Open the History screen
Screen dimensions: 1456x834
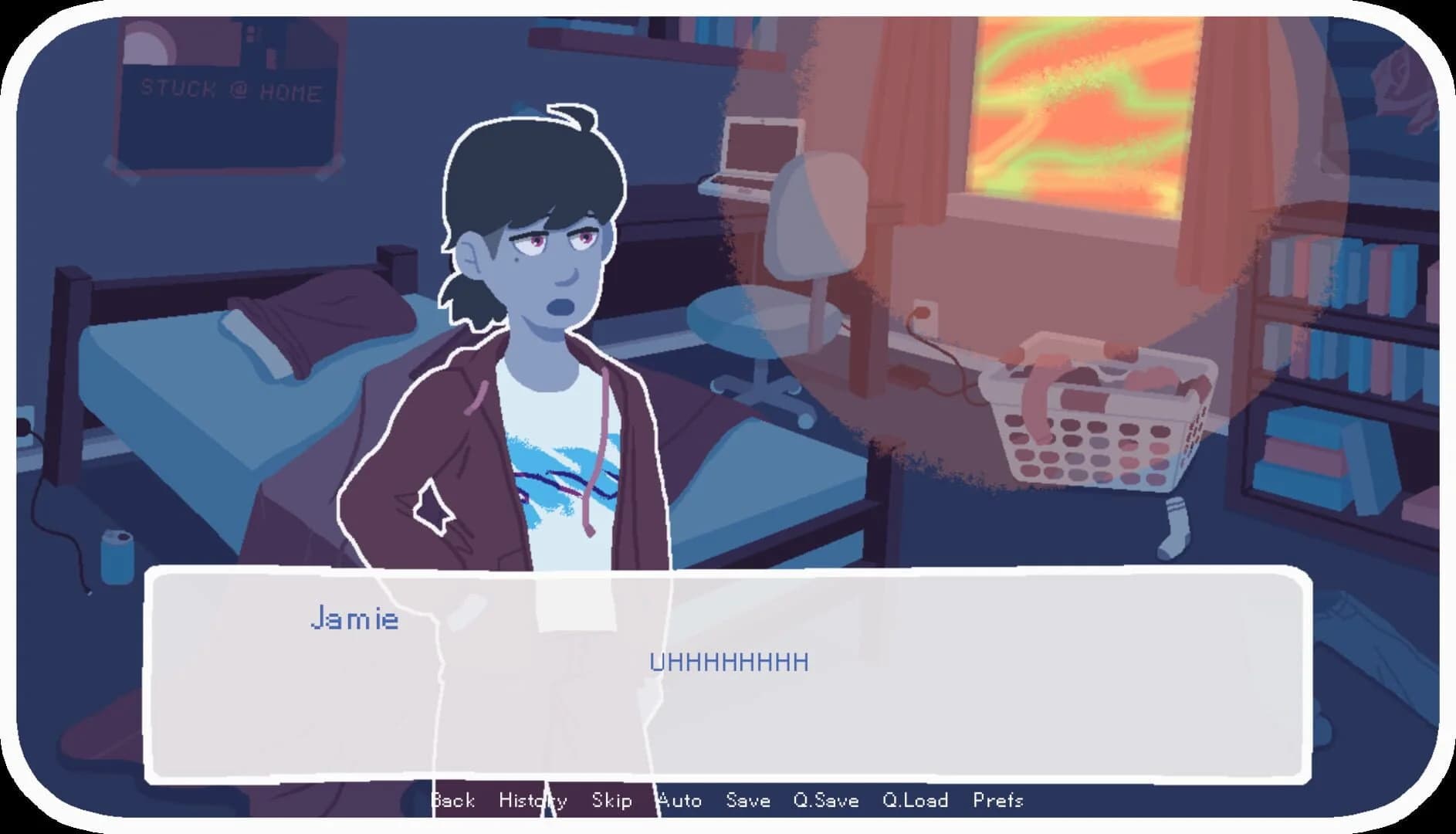click(x=533, y=801)
